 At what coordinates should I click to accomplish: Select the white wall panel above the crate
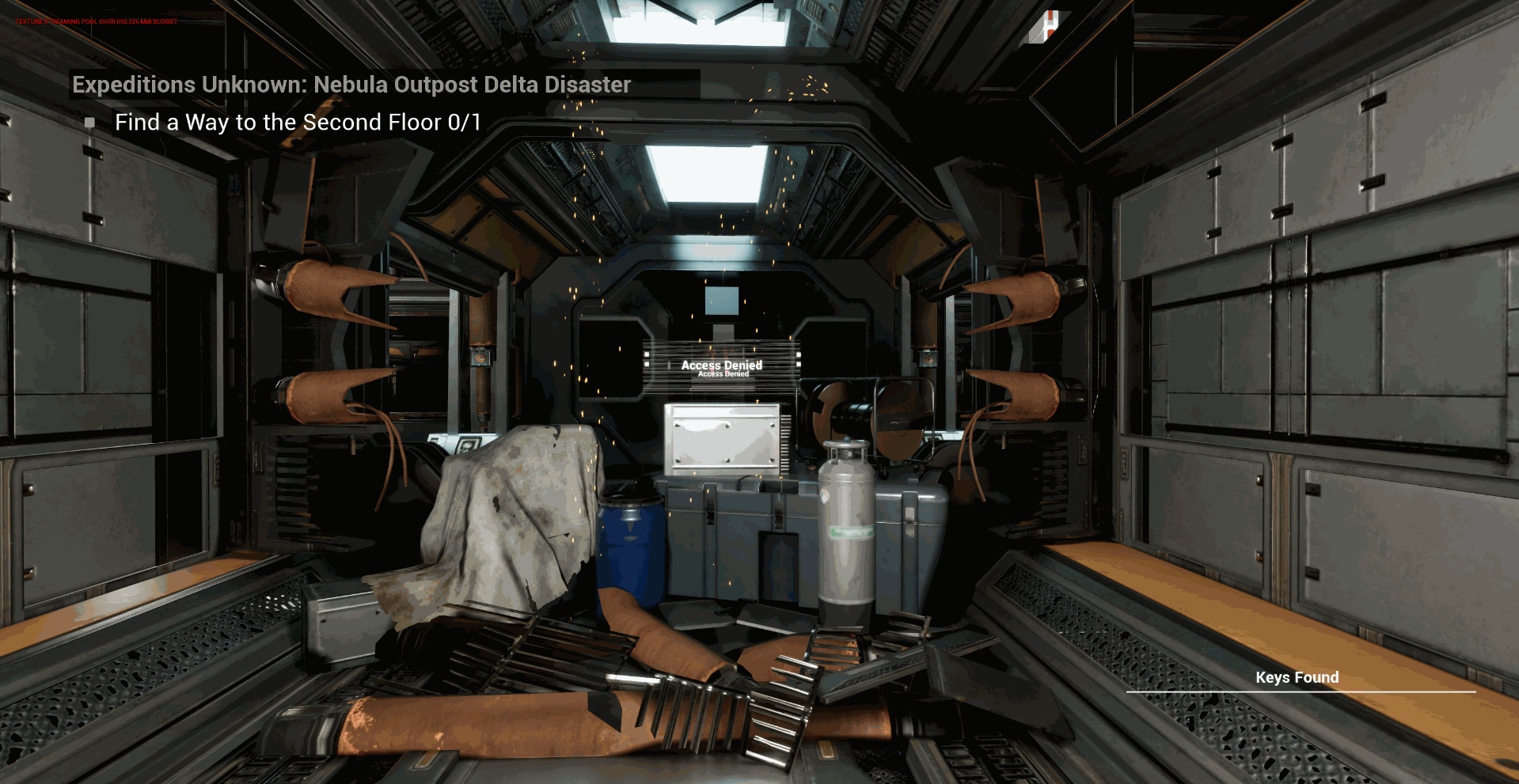(722, 435)
